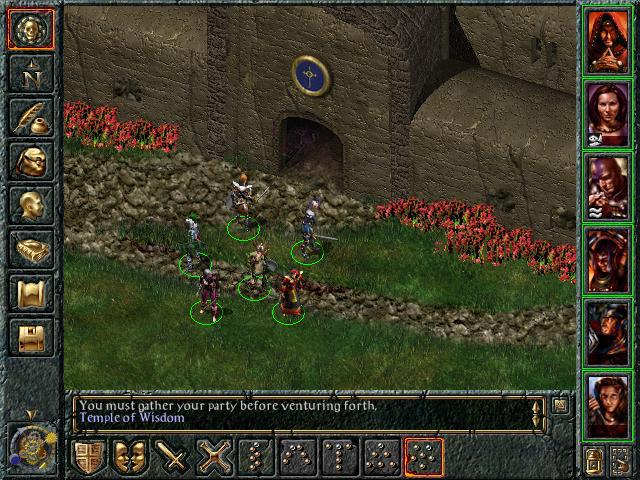Screen dimensions: 640x480
Task: Click the crossed-swords stop action
Action: tap(215, 458)
